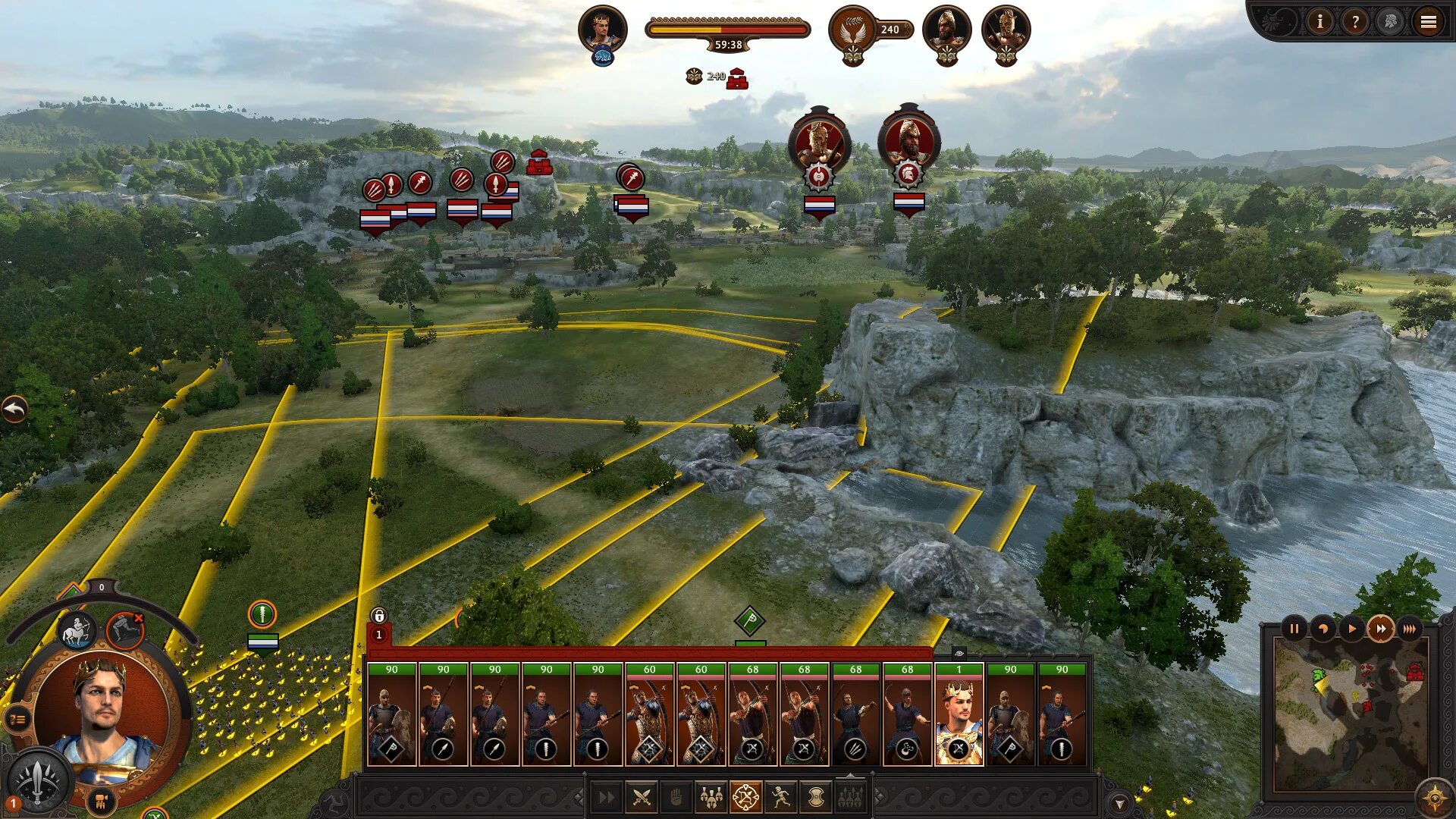Image resolution: width=1456 pixels, height=819 pixels.
Task: Toggle fire-at-will bow target button
Action: [745, 797]
